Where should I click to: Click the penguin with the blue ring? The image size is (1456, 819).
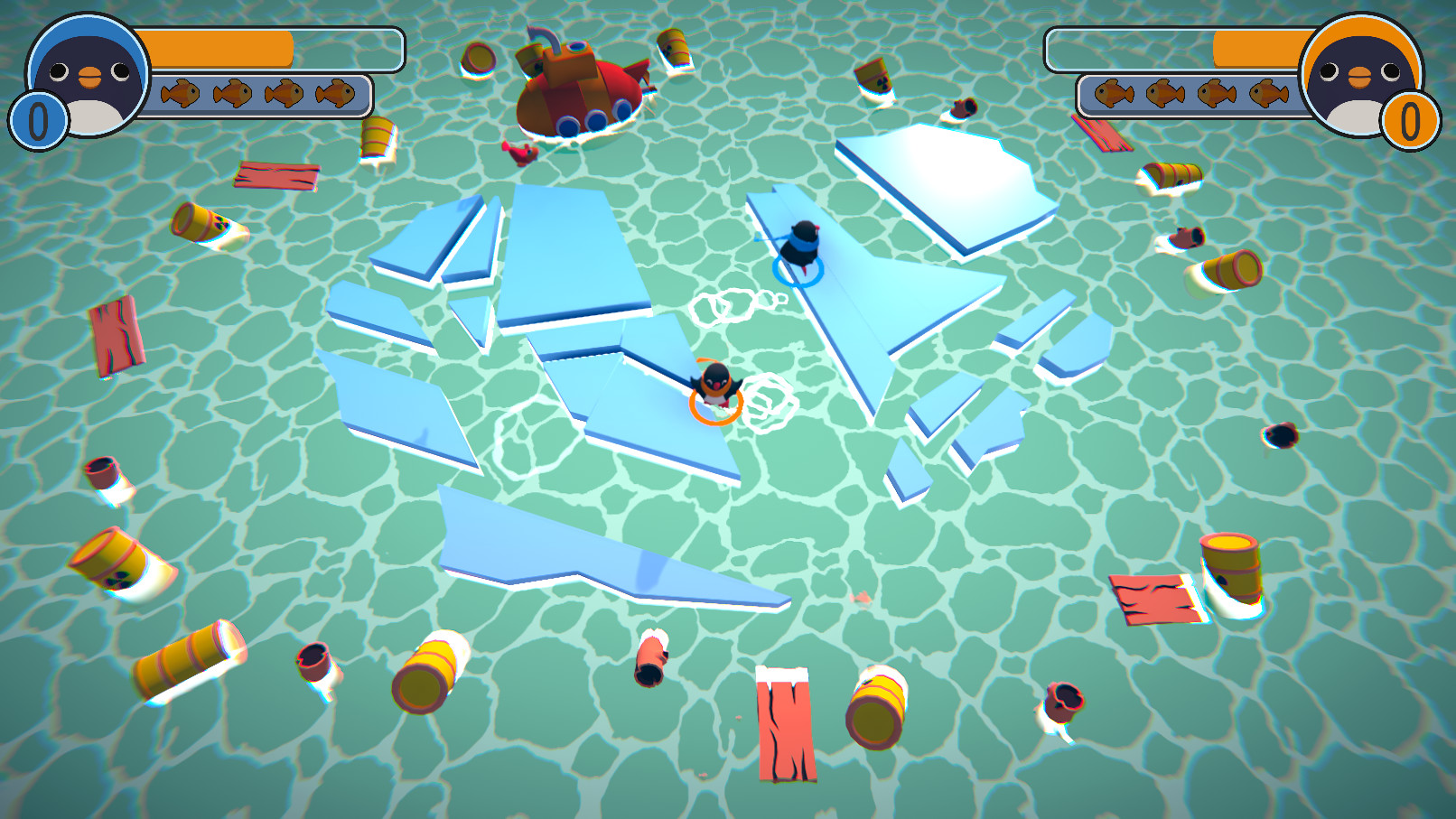click(799, 244)
